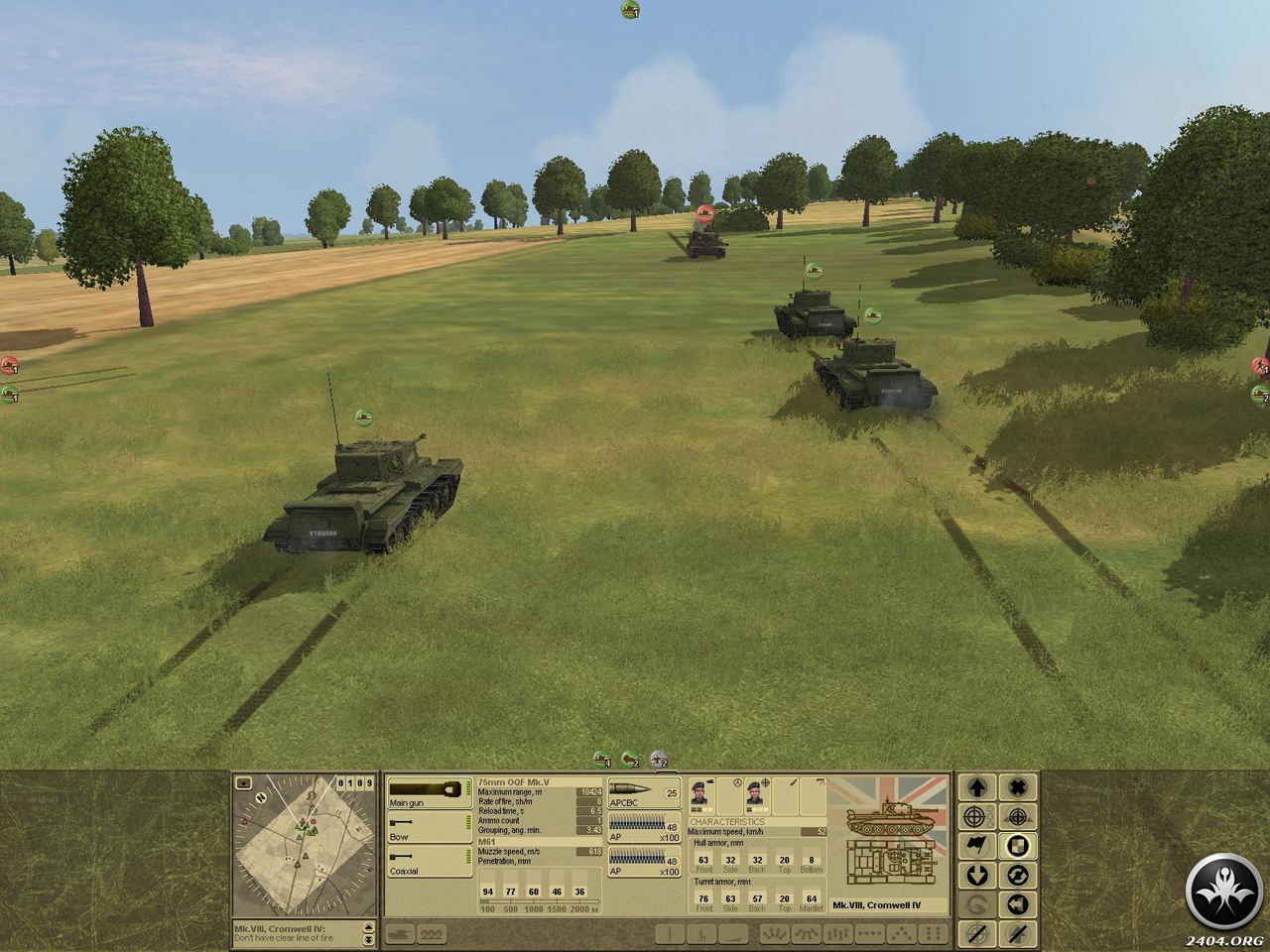Click the left arrow reverse order button
Viewport: 1270px width, 952px height.
click(x=1017, y=904)
